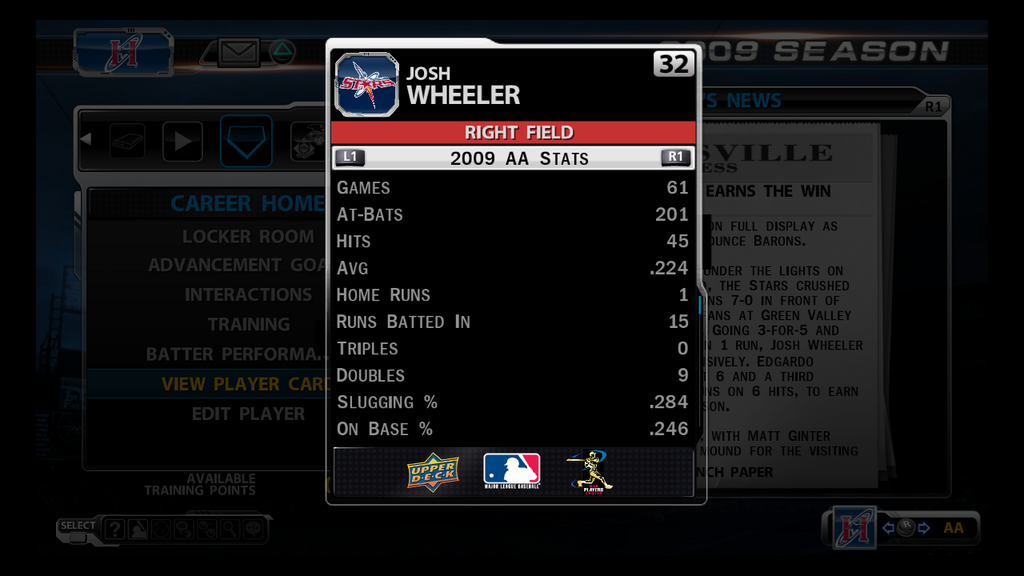
Task: Choose the Training menu option
Action: 248,324
